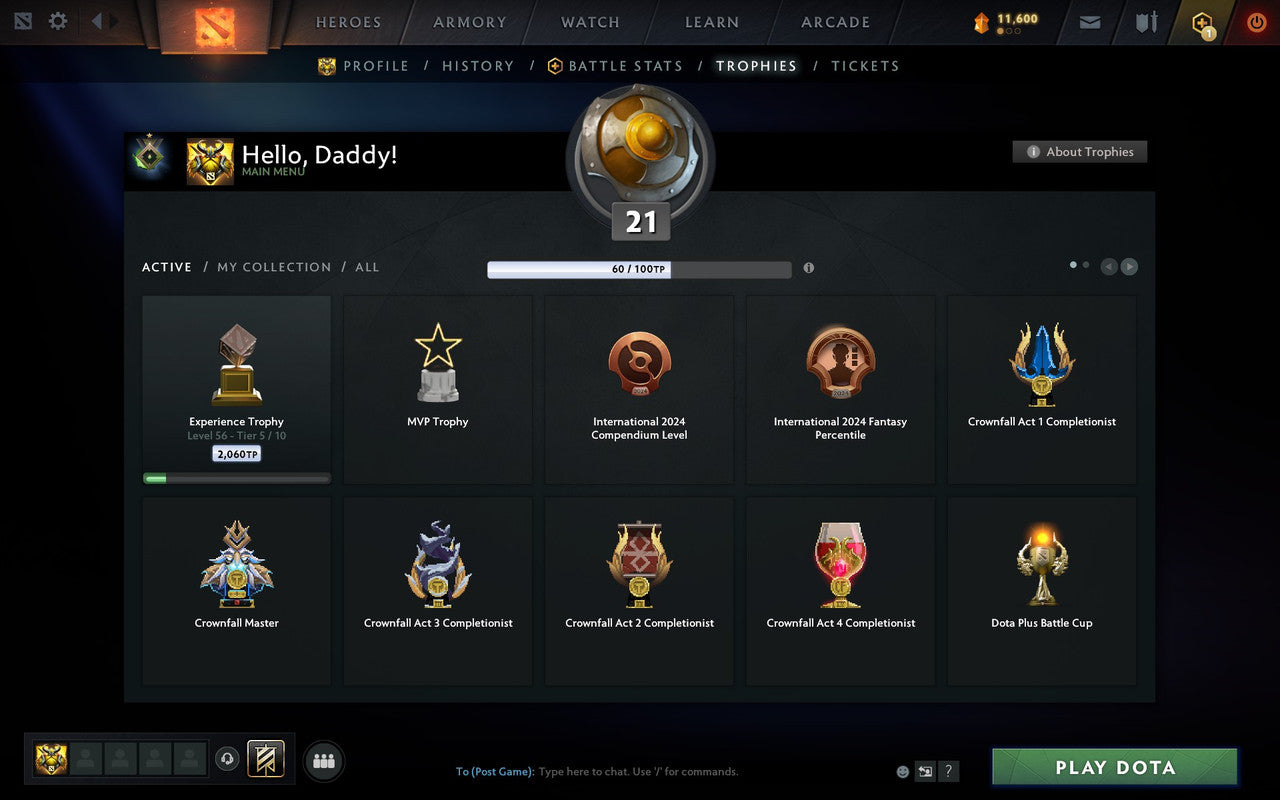Open the settings gear icon
The height and width of the screenshot is (800, 1280).
pos(57,20)
